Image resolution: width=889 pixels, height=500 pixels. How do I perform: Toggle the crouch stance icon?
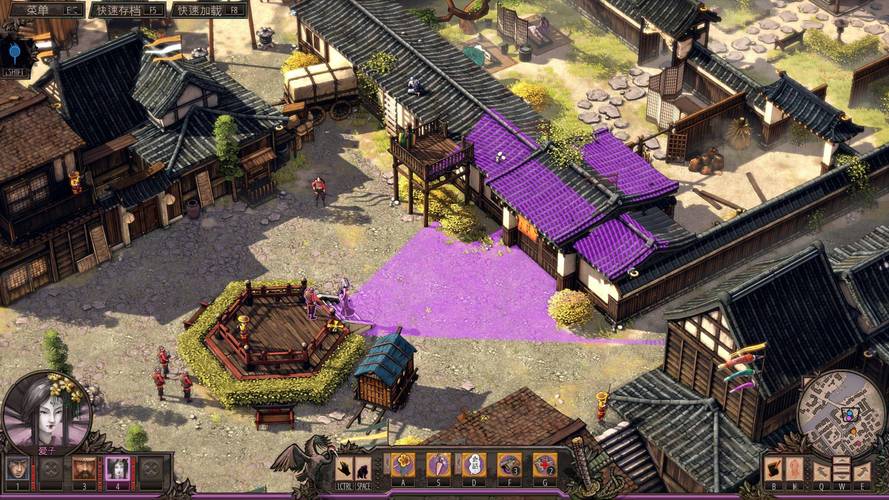362,467
